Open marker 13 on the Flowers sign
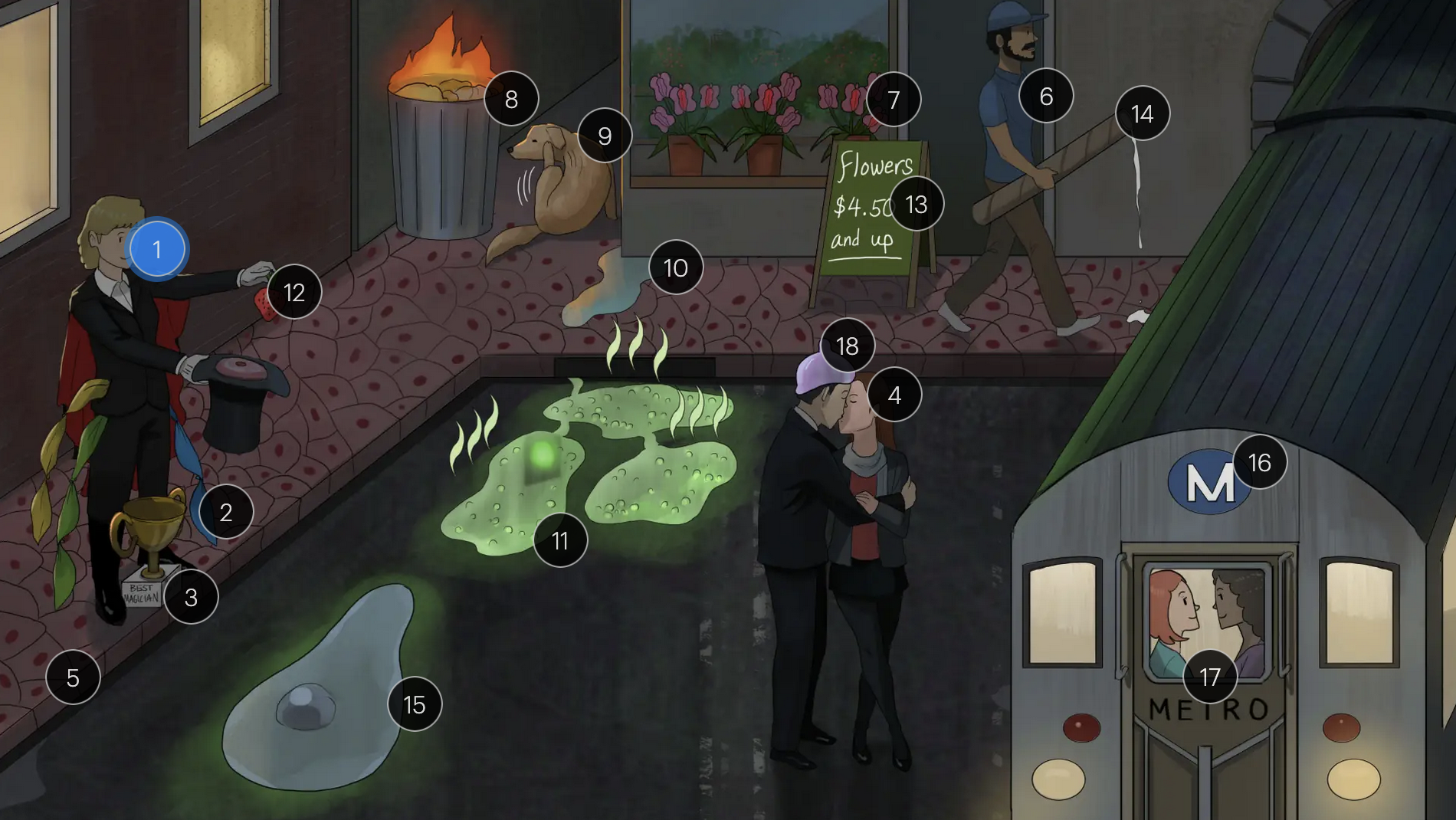Image resolution: width=1456 pixels, height=820 pixels. (x=917, y=204)
